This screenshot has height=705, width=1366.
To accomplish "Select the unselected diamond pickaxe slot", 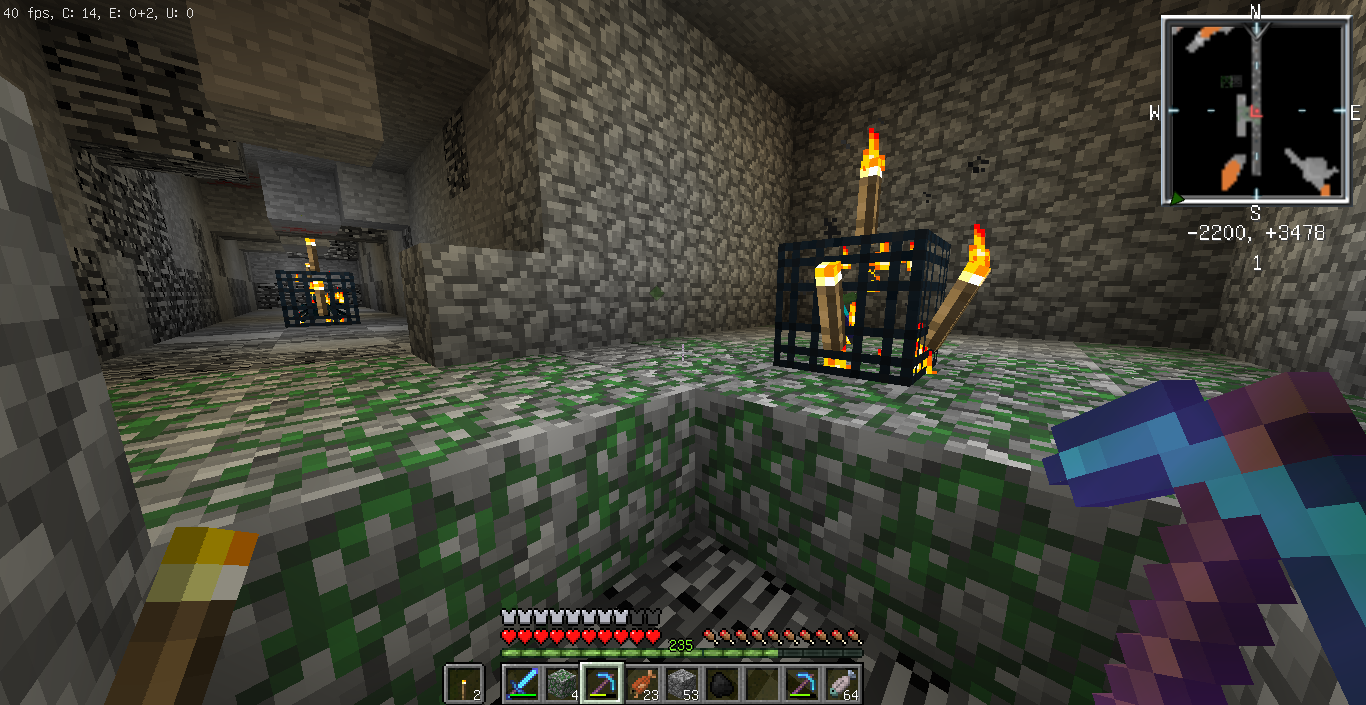I will point(802,684).
